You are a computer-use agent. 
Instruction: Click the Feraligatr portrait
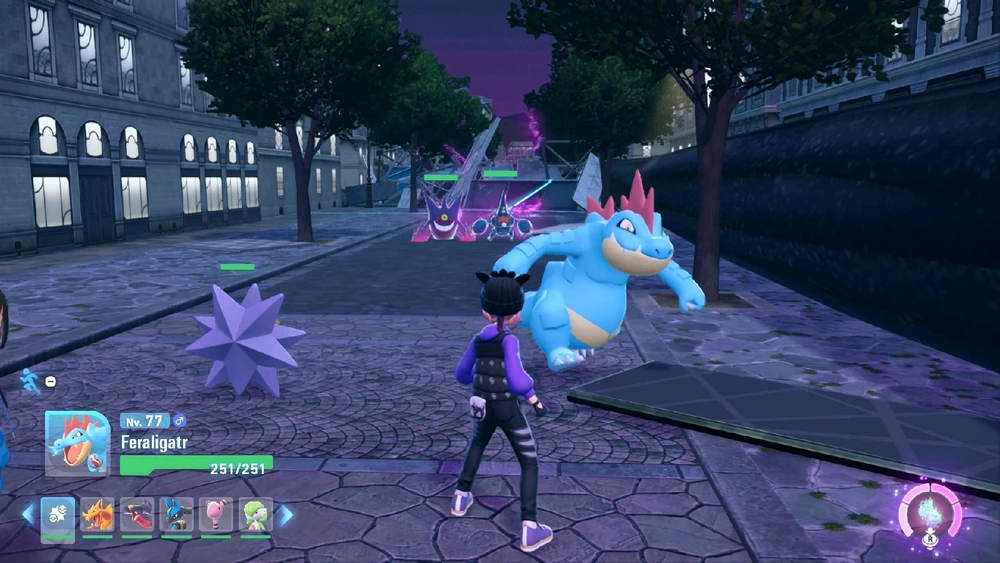pos(77,443)
